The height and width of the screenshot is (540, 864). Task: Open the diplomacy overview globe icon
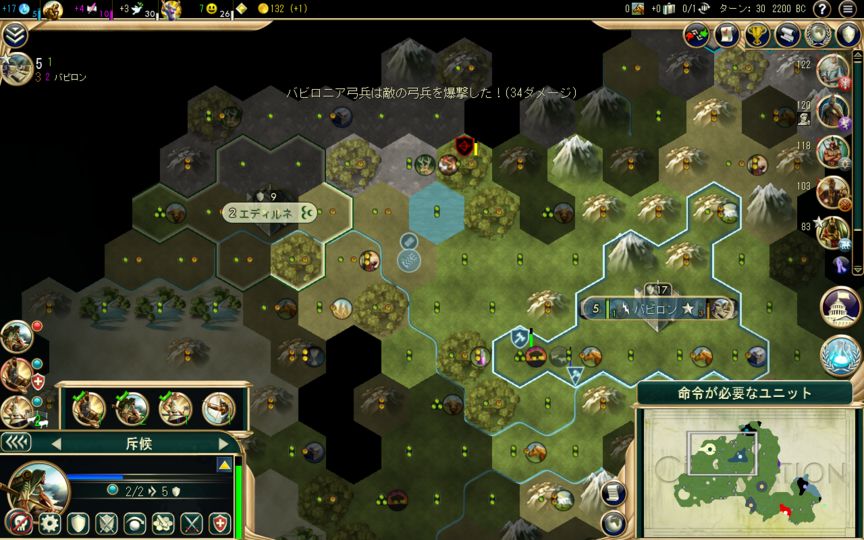click(x=819, y=35)
